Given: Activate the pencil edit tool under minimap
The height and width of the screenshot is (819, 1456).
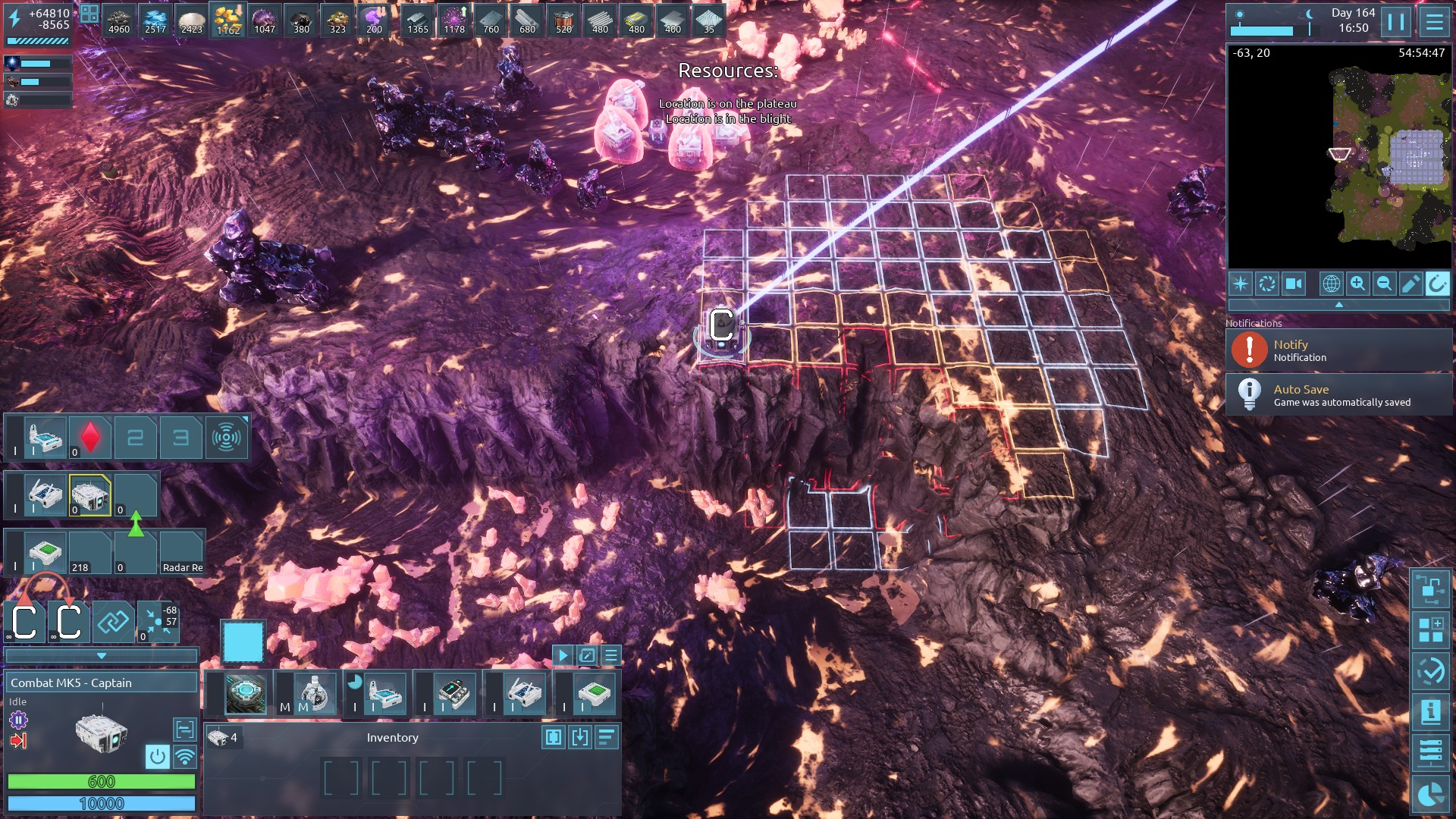Looking at the screenshot, I should pos(1410,284).
